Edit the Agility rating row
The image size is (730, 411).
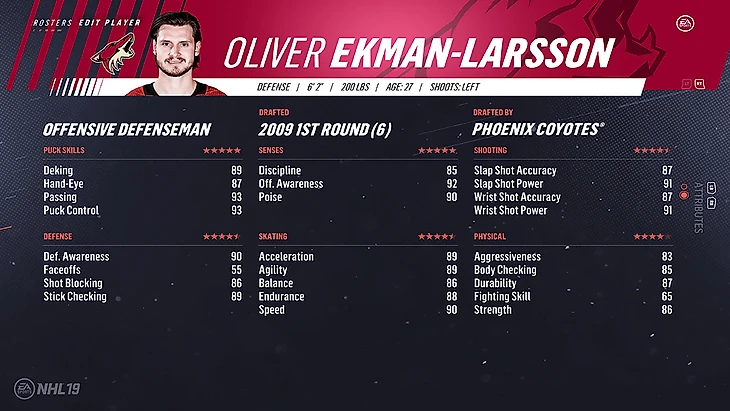tap(357, 270)
